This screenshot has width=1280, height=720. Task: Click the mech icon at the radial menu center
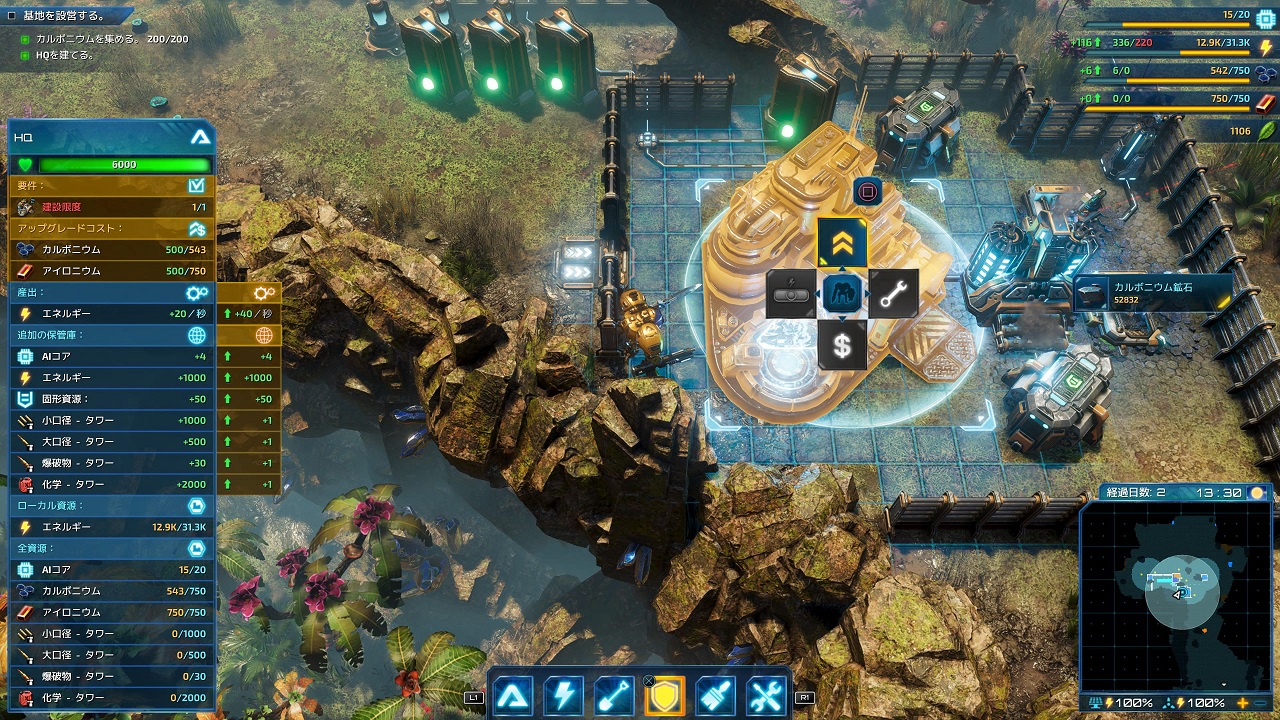click(842, 294)
